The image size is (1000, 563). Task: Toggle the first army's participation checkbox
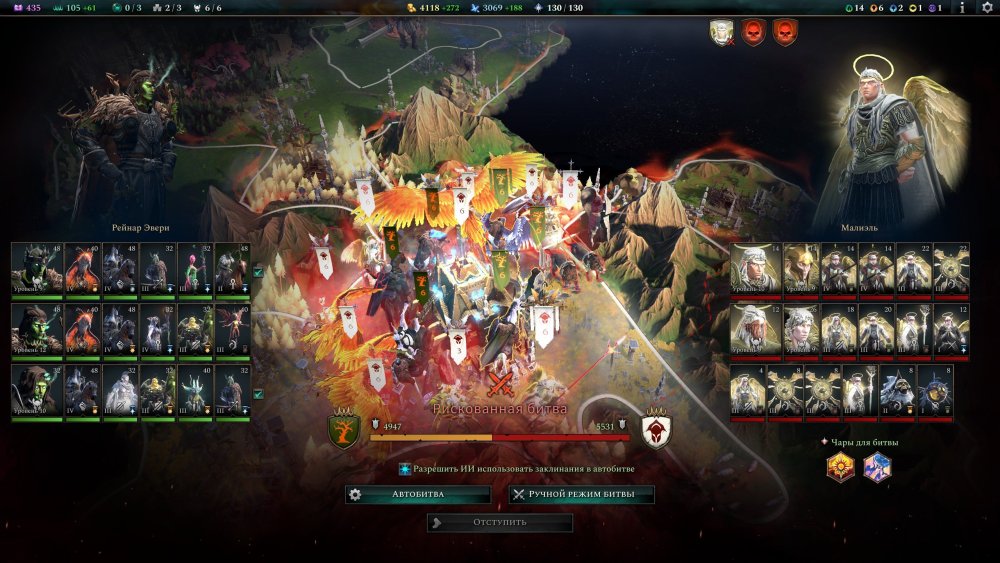coord(258,271)
